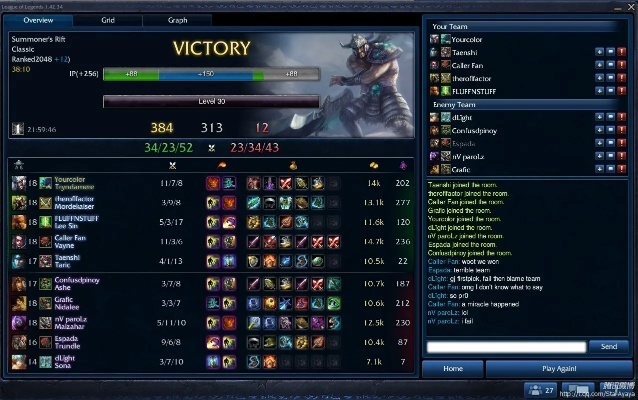Switch to the Grid tab

[107, 20]
